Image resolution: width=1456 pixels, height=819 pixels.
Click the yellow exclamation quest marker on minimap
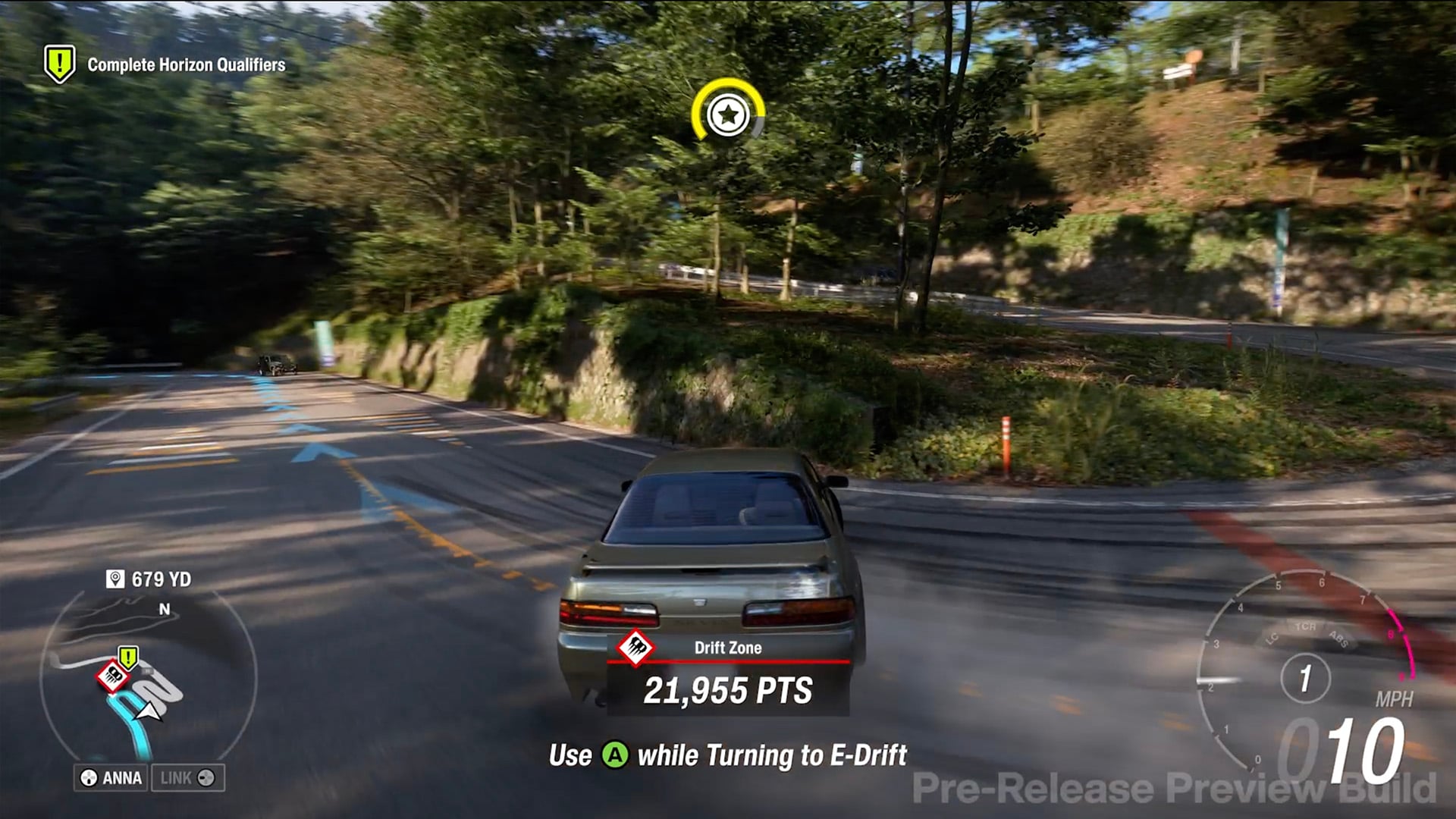point(127,657)
